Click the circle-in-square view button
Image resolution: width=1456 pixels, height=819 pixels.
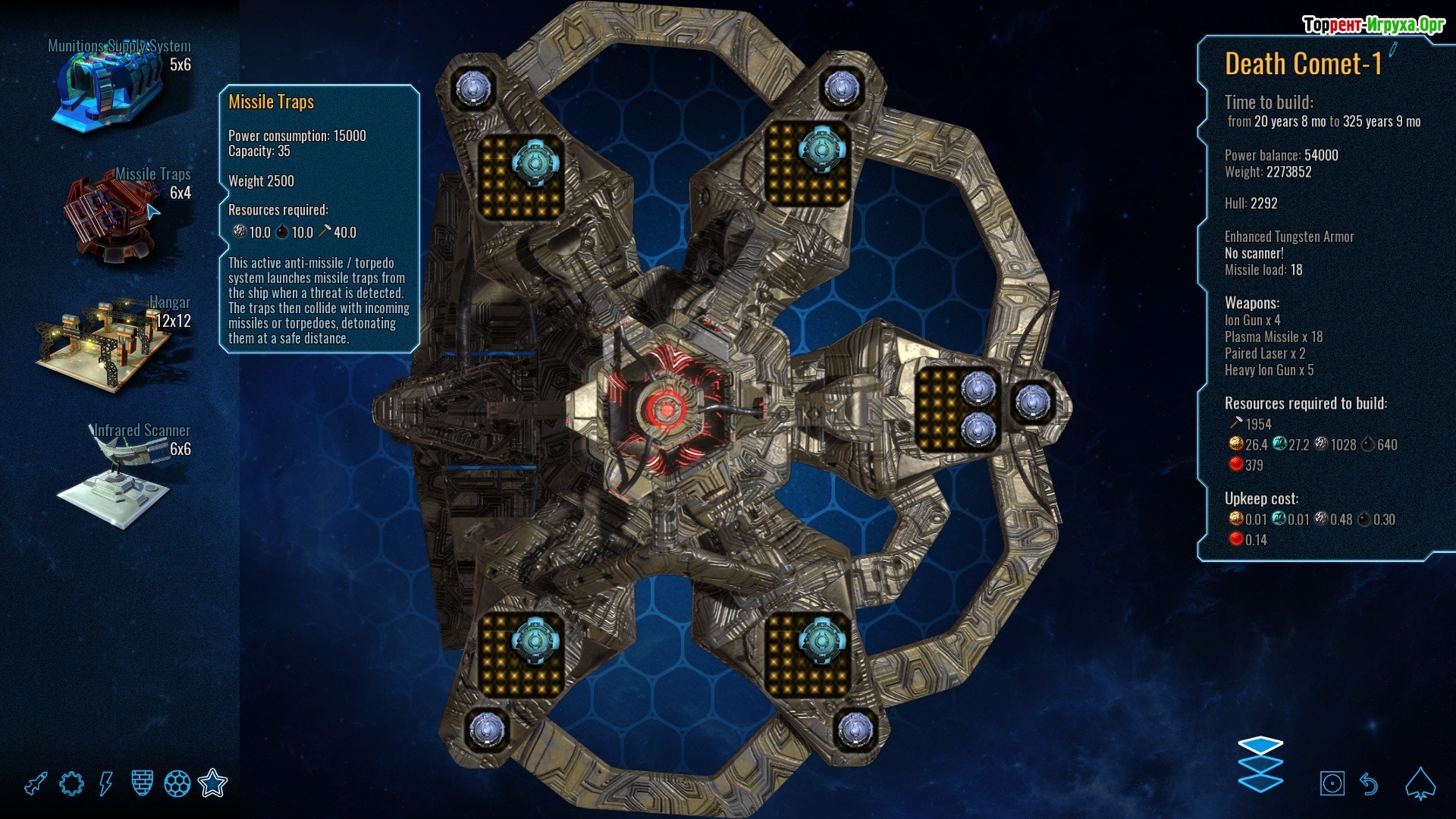[1332, 783]
